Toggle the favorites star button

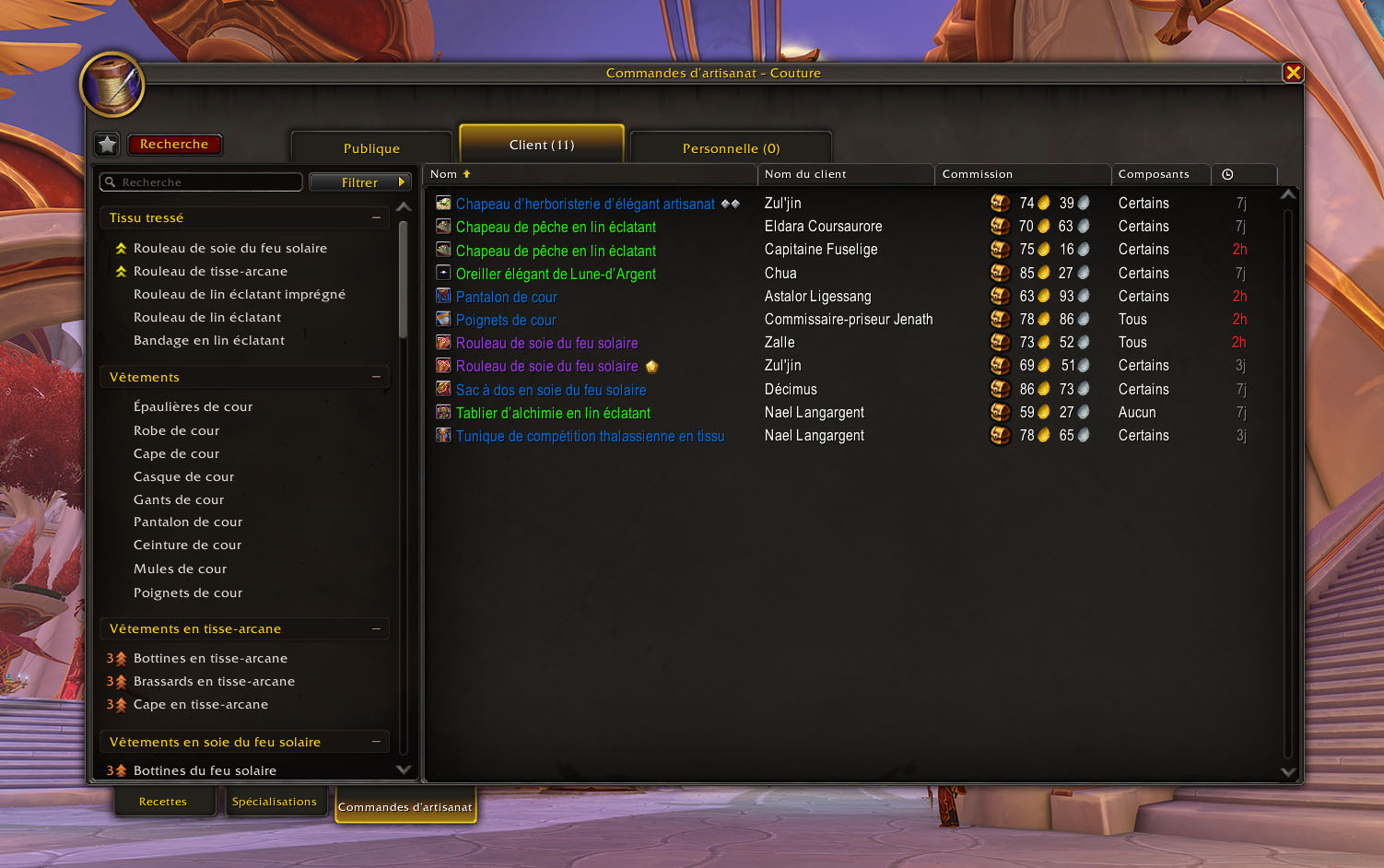coord(108,144)
